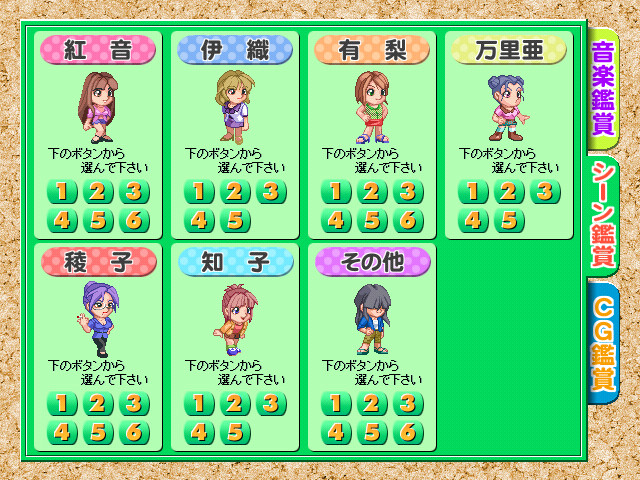Select scene 3 under その他
This screenshot has width=640, height=480.
[408, 404]
